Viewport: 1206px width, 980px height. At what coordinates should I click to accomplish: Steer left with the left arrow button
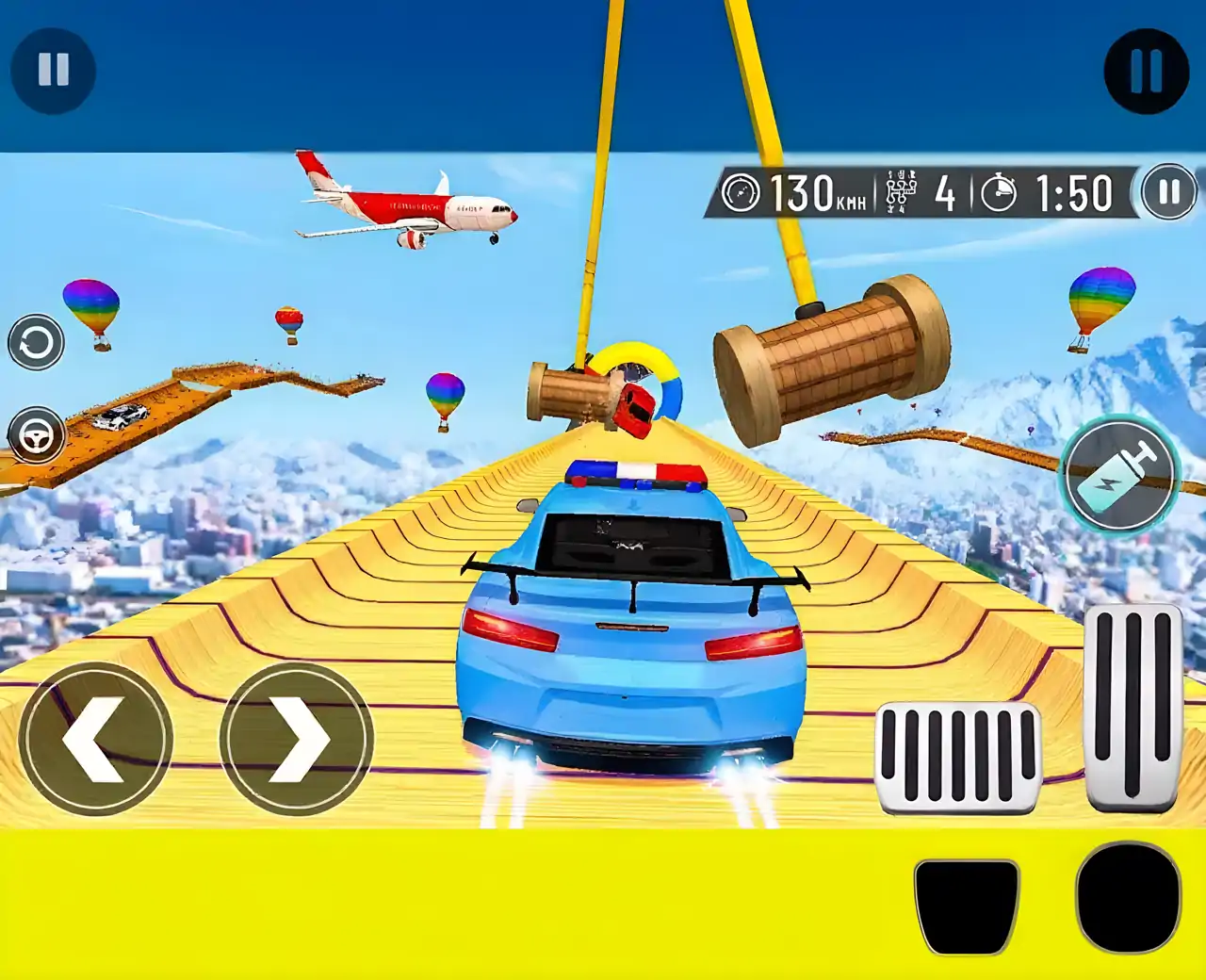click(95, 739)
